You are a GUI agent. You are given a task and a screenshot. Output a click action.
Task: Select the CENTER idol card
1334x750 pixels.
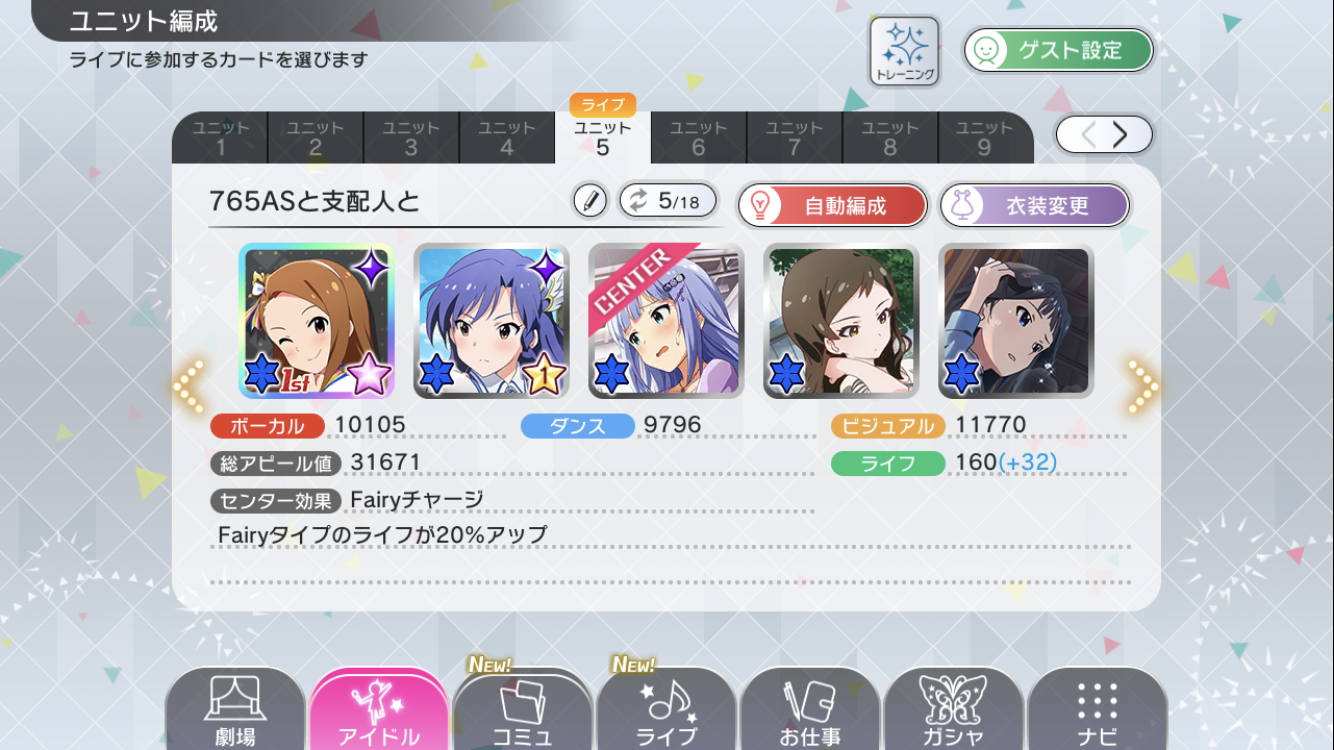coord(666,321)
